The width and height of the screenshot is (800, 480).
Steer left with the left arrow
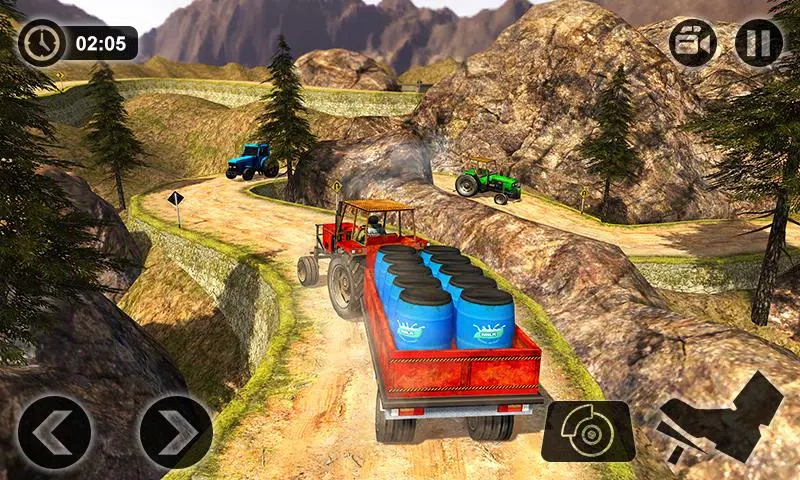coord(55,432)
